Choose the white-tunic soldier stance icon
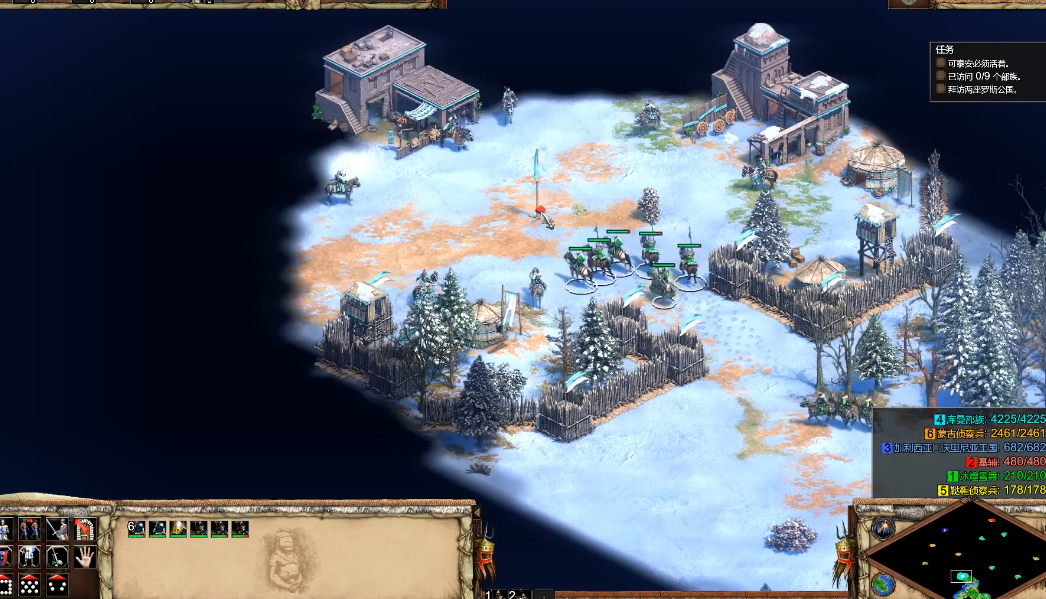This screenshot has width=1046, height=599. [x=30, y=556]
